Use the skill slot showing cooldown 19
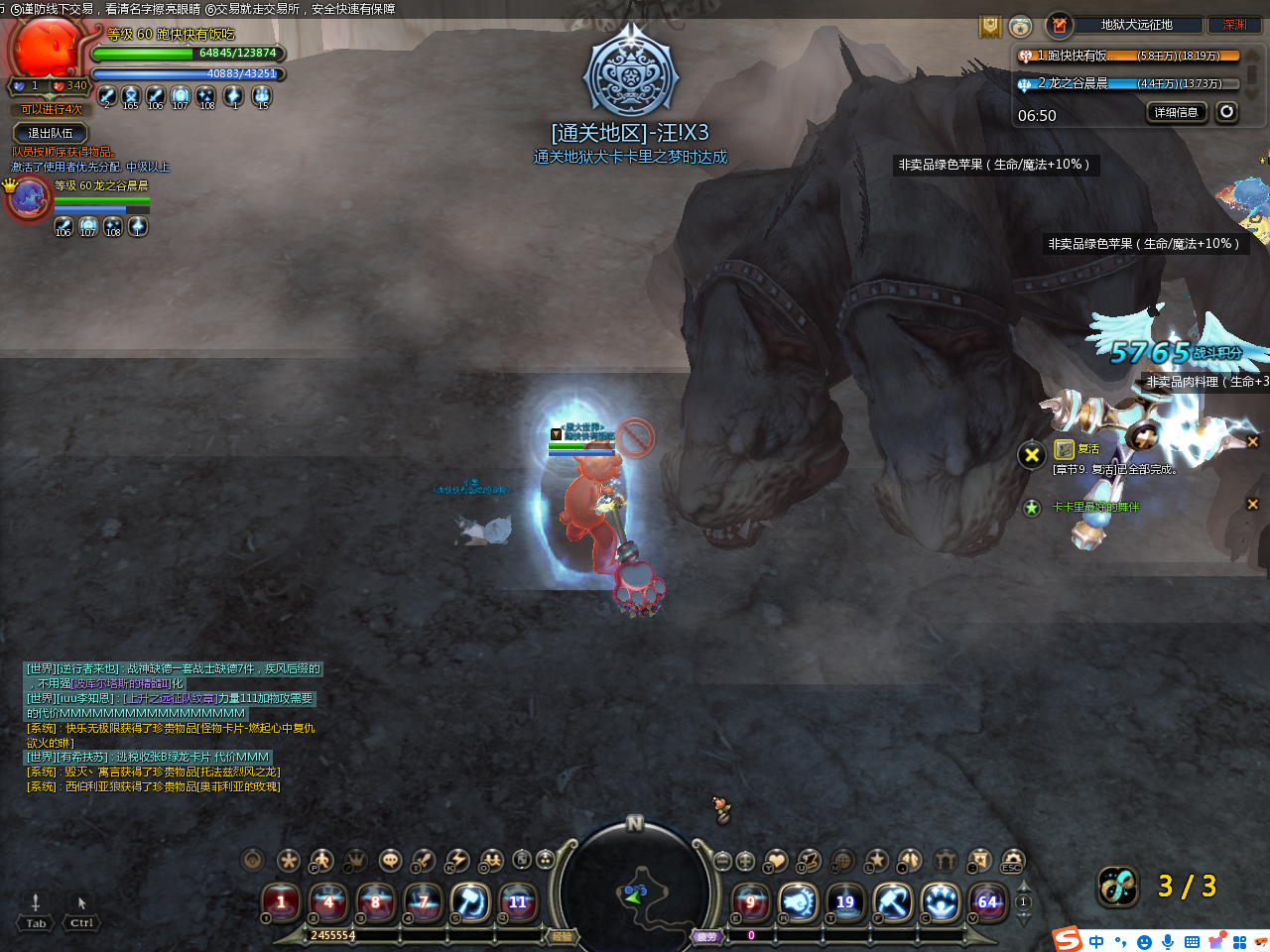Screen dimensions: 1270x952 845,901
